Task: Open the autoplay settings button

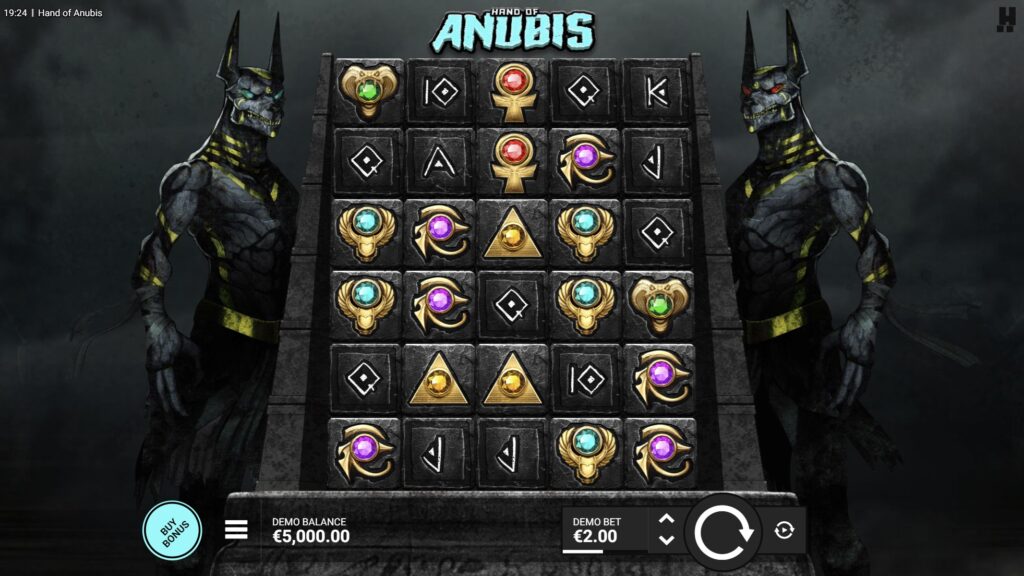Action: [x=784, y=530]
